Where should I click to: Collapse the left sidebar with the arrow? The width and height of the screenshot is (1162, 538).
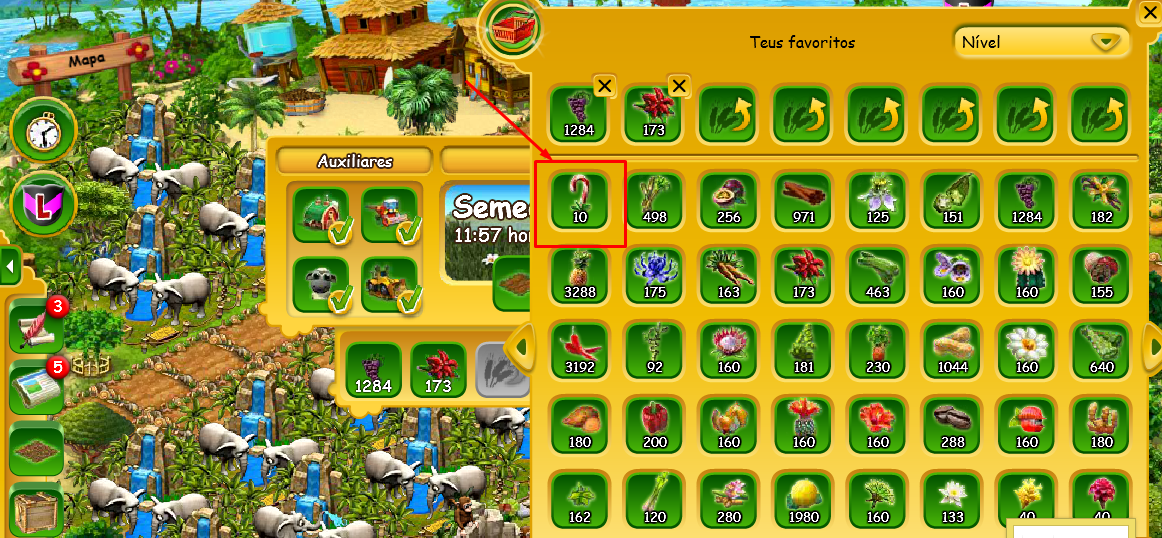(9, 267)
